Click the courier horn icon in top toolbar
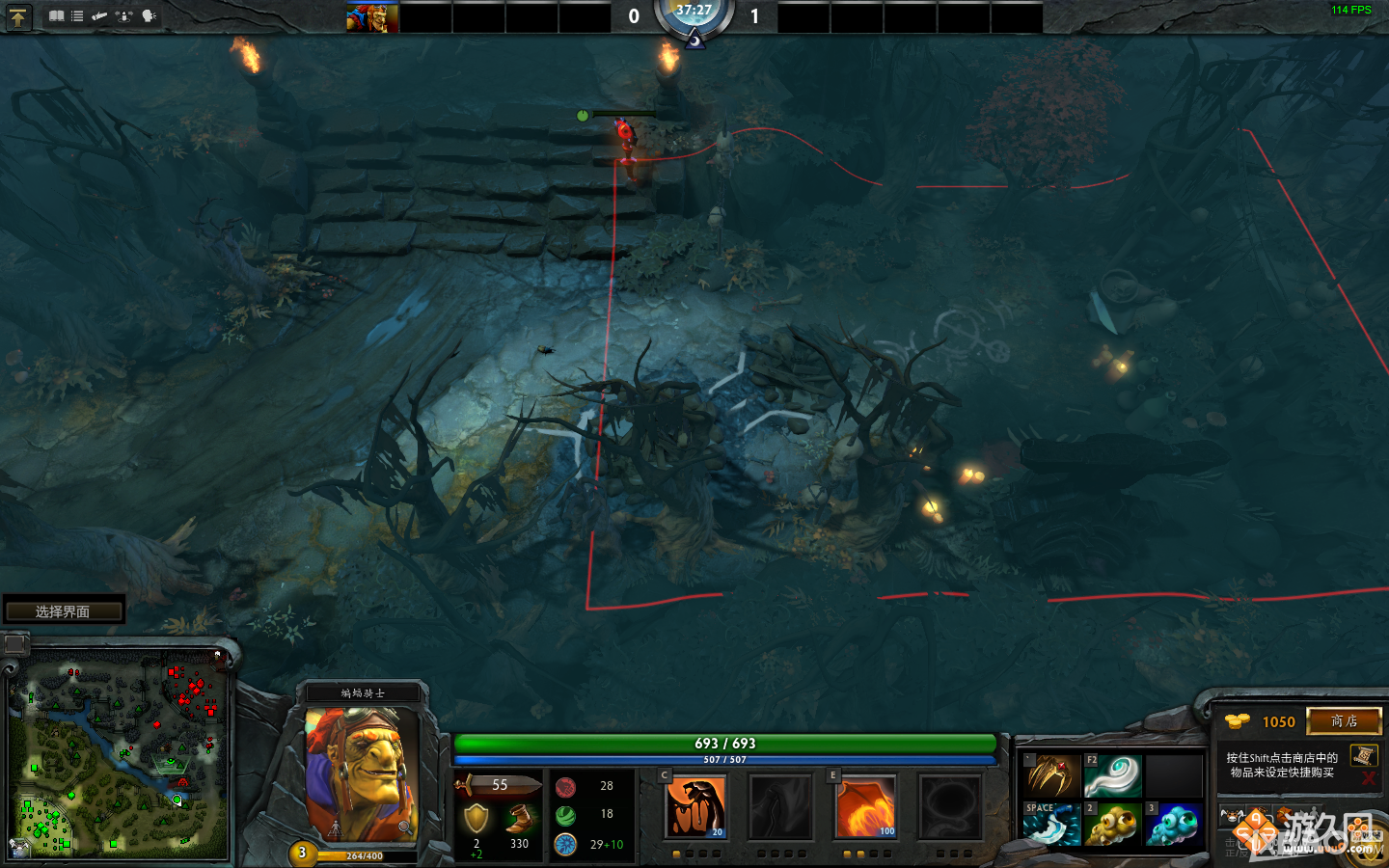 click(99, 15)
